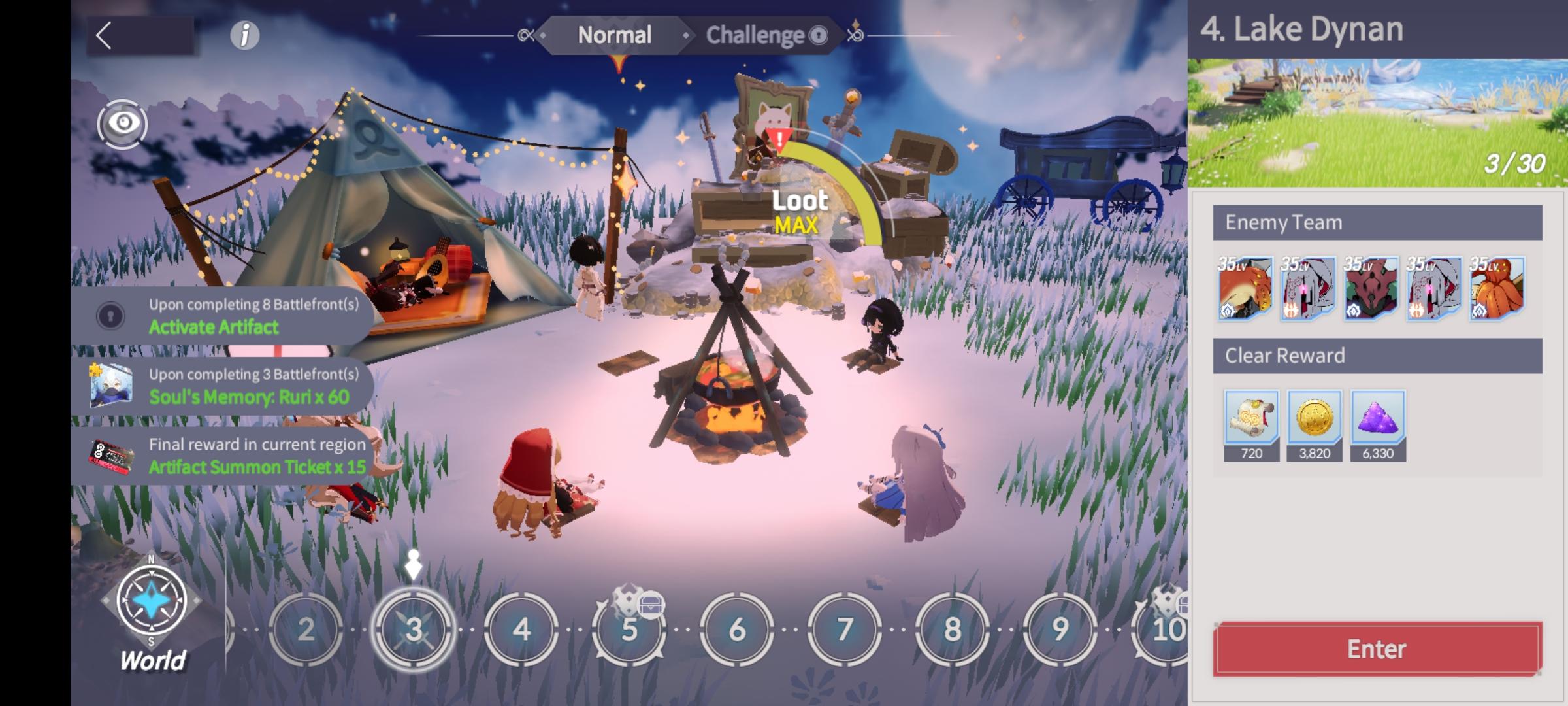Select battlefront stage 4

(x=521, y=629)
